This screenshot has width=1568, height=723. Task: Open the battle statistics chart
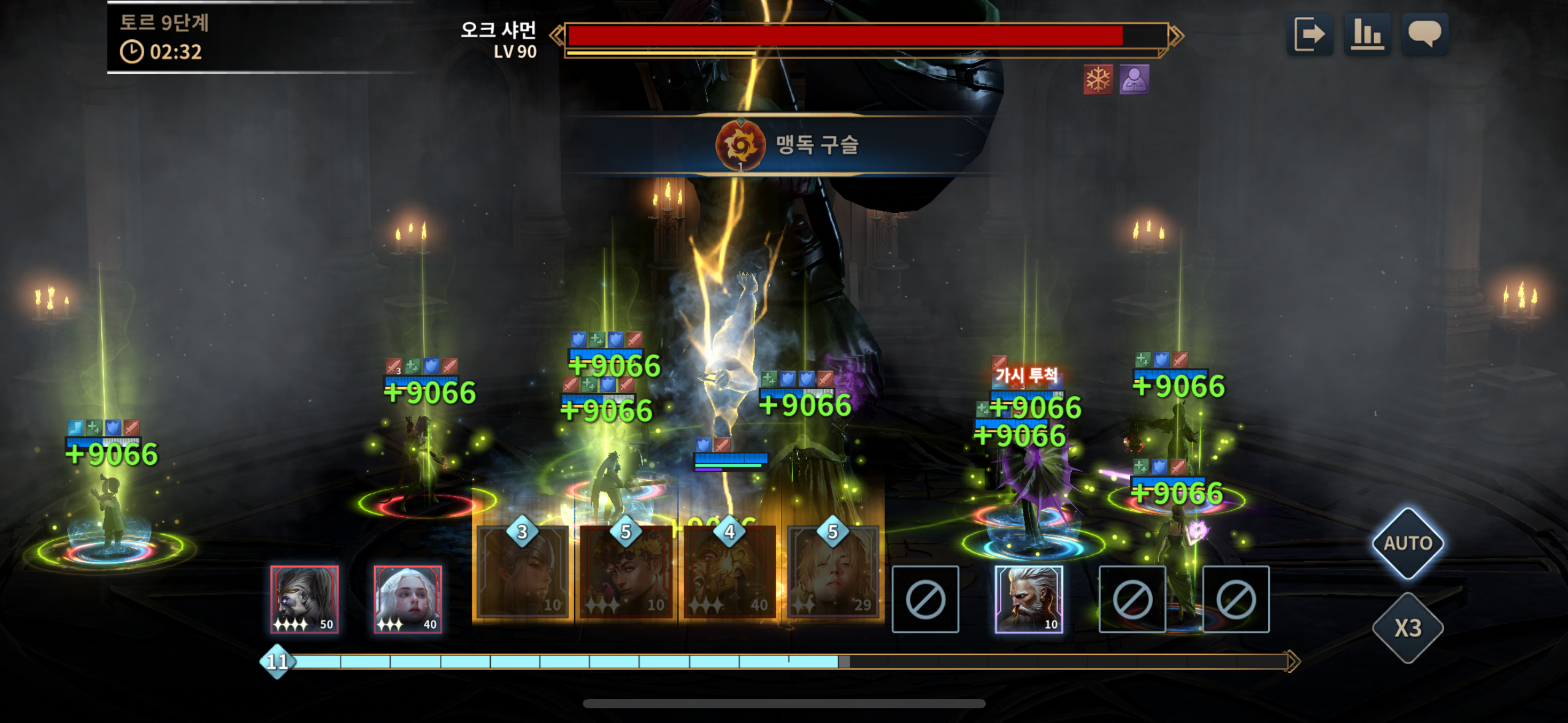pos(1367,34)
